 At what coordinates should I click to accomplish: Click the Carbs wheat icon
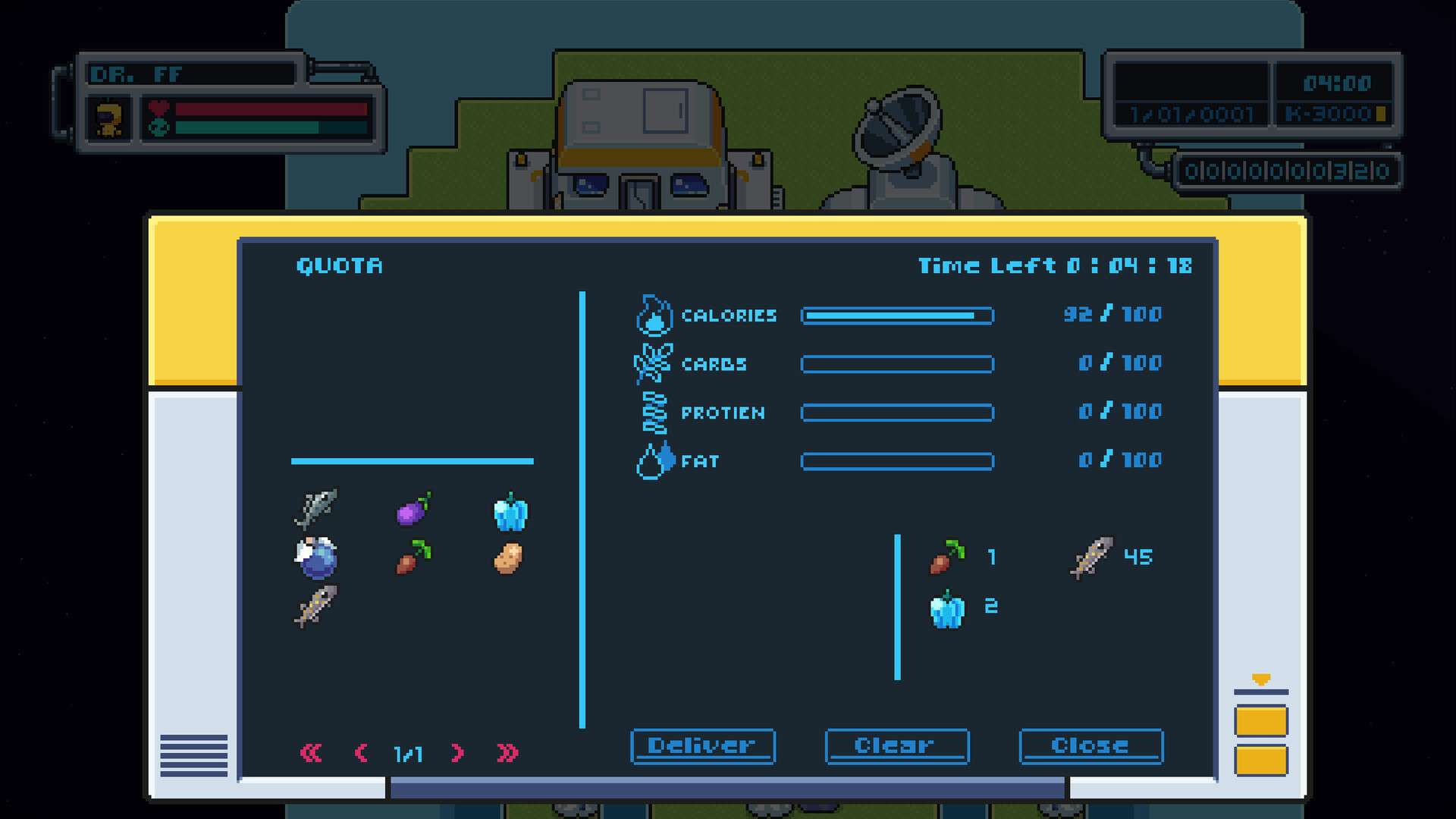coord(654,364)
